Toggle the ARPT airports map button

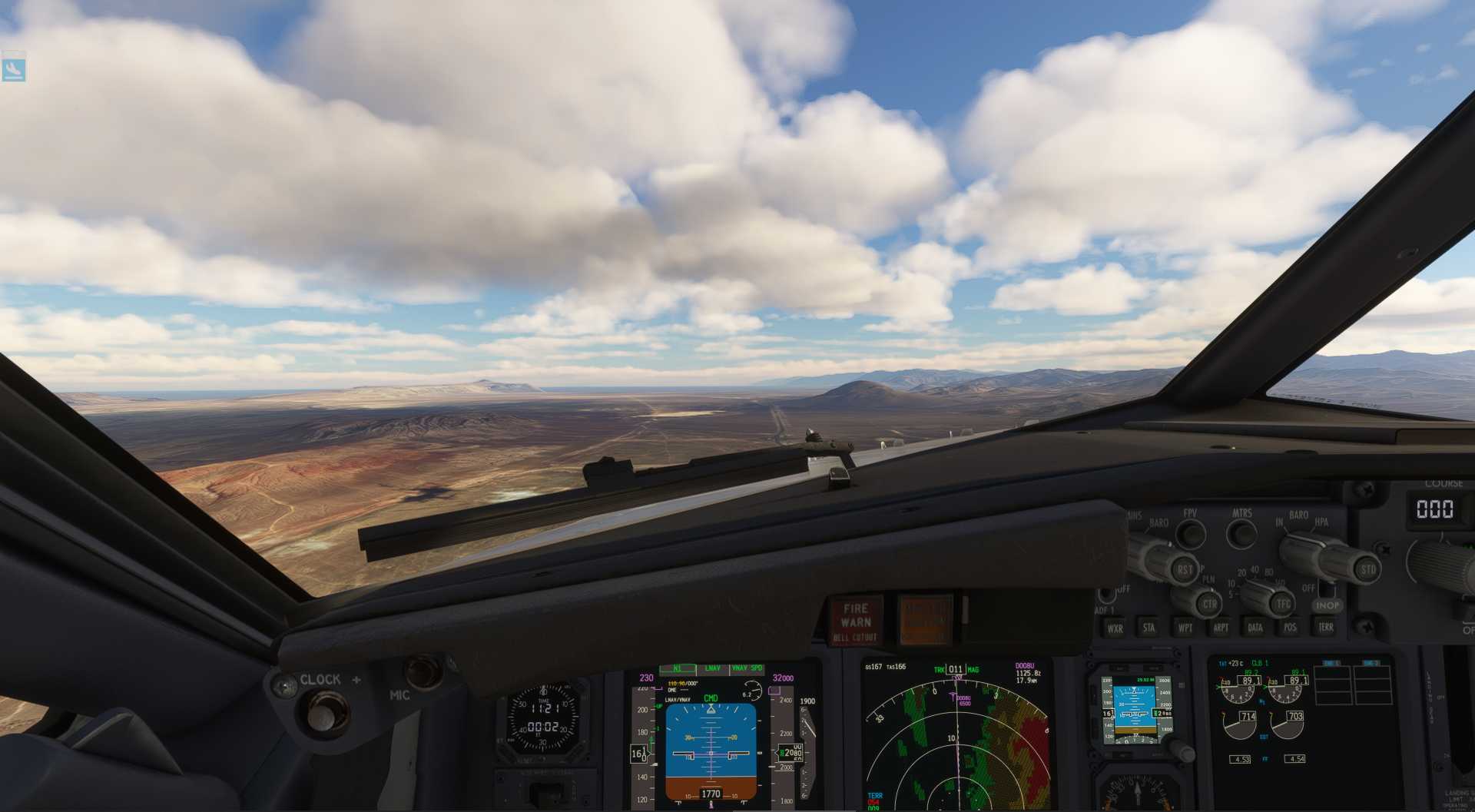click(x=1220, y=628)
